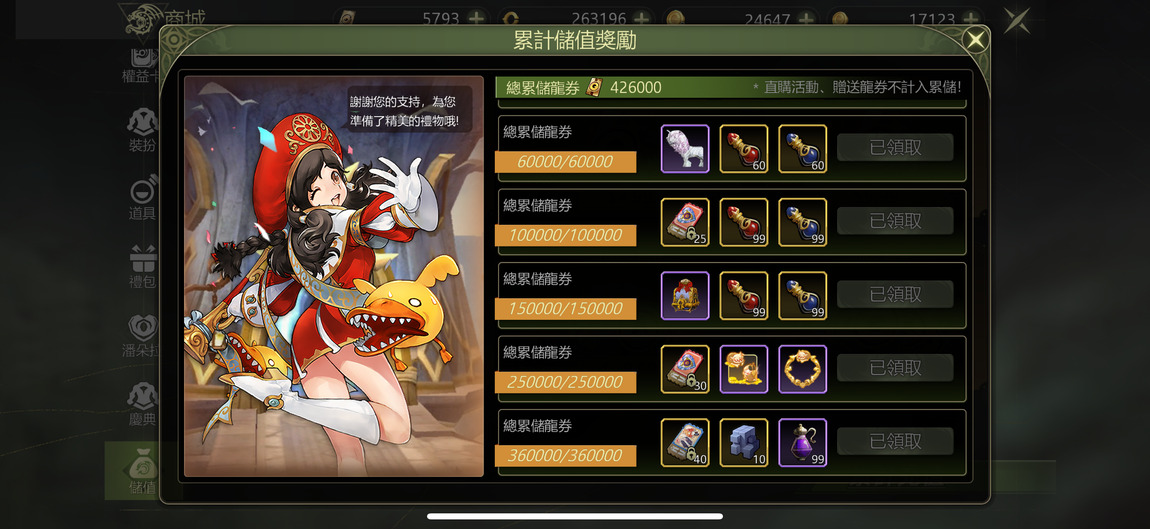Viewport: 1150px width, 529px height.
Task: View card pack reward with quantity 30
Action: click(685, 369)
